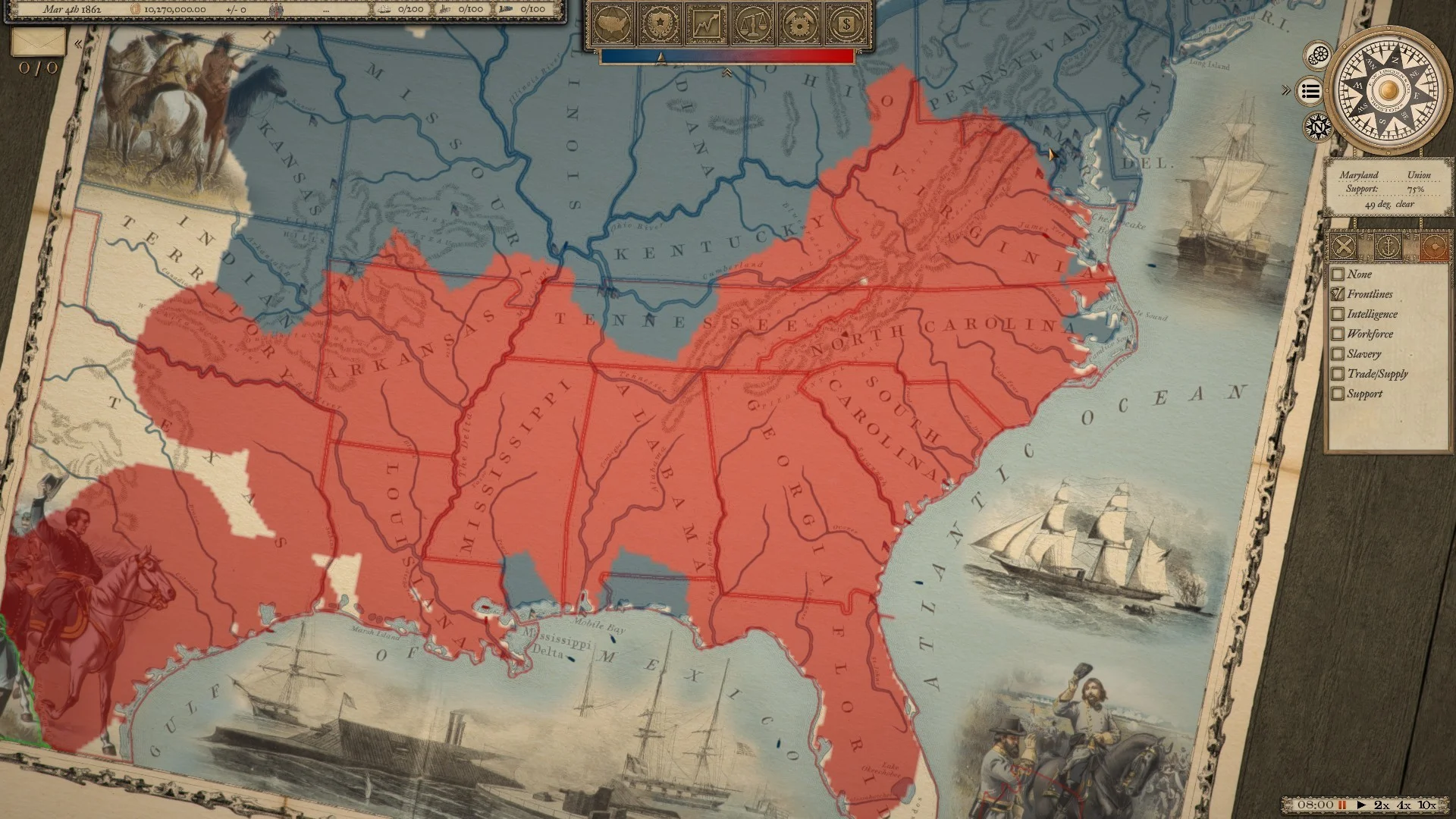This screenshot has width=1456, height=819.
Task: Select the compass rose map mode tab
Action: tap(1434, 246)
